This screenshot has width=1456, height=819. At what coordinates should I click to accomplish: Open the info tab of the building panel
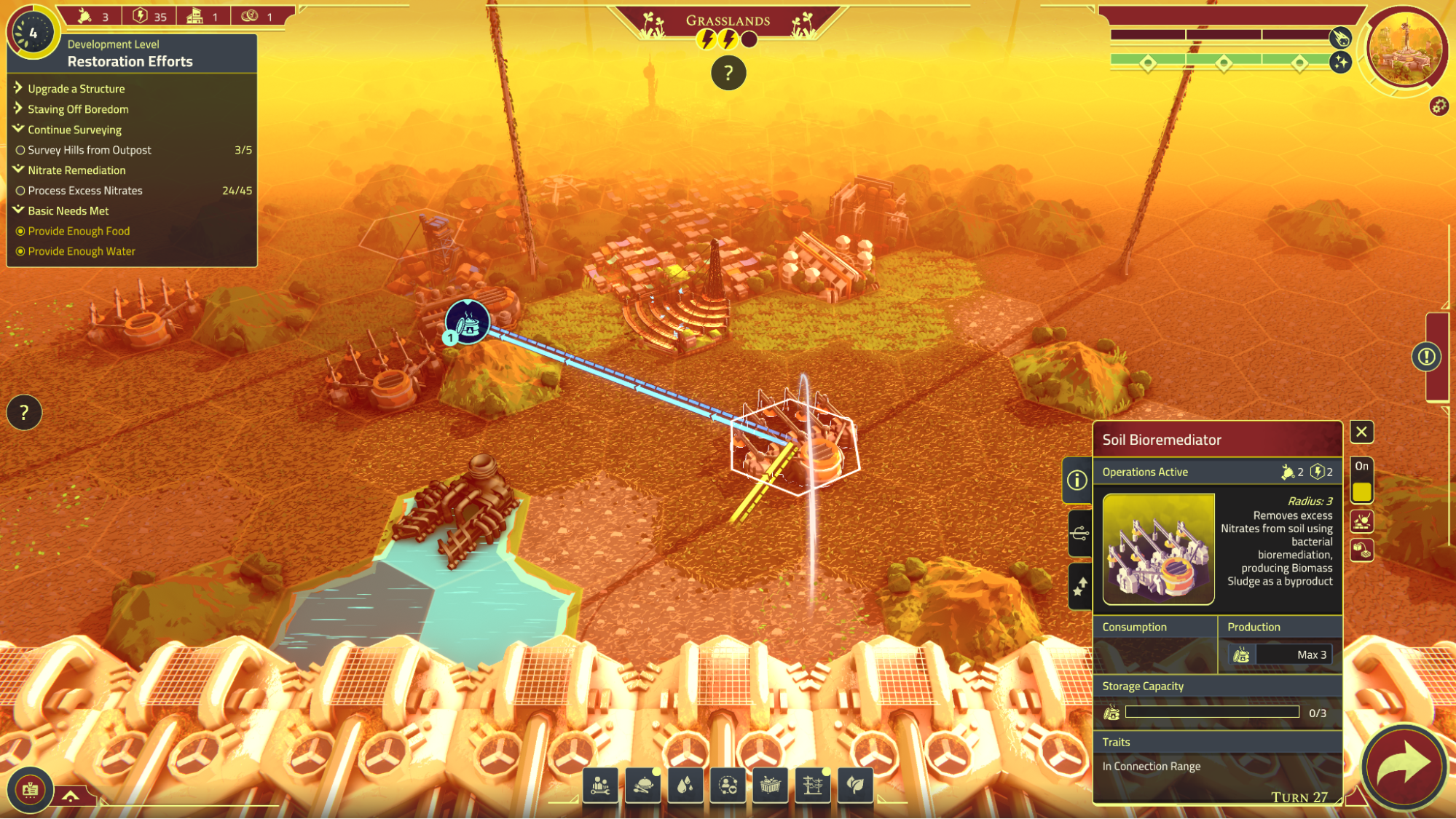(1077, 480)
